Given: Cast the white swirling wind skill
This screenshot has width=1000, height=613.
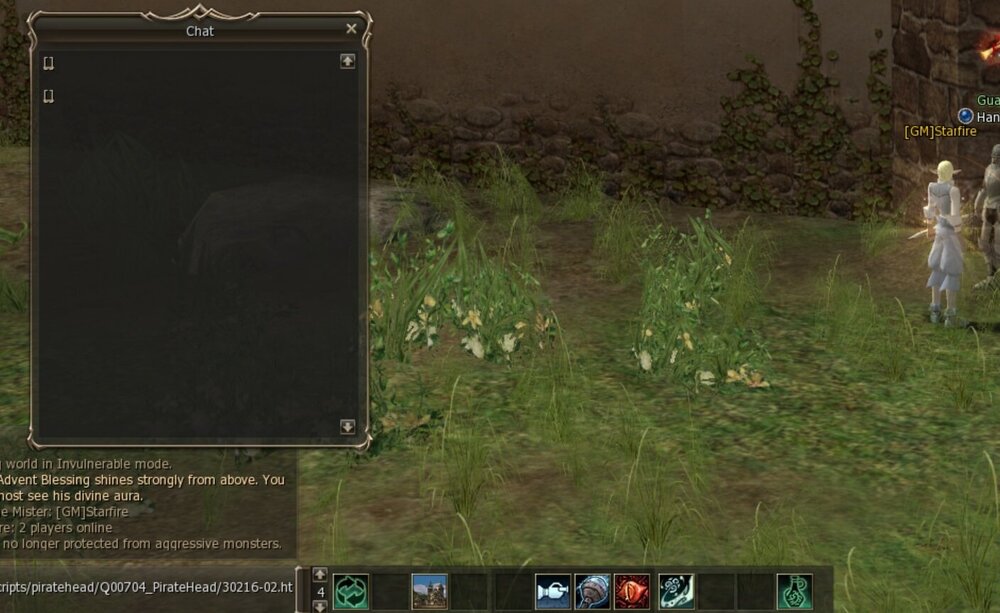Looking at the screenshot, I should (676, 591).
